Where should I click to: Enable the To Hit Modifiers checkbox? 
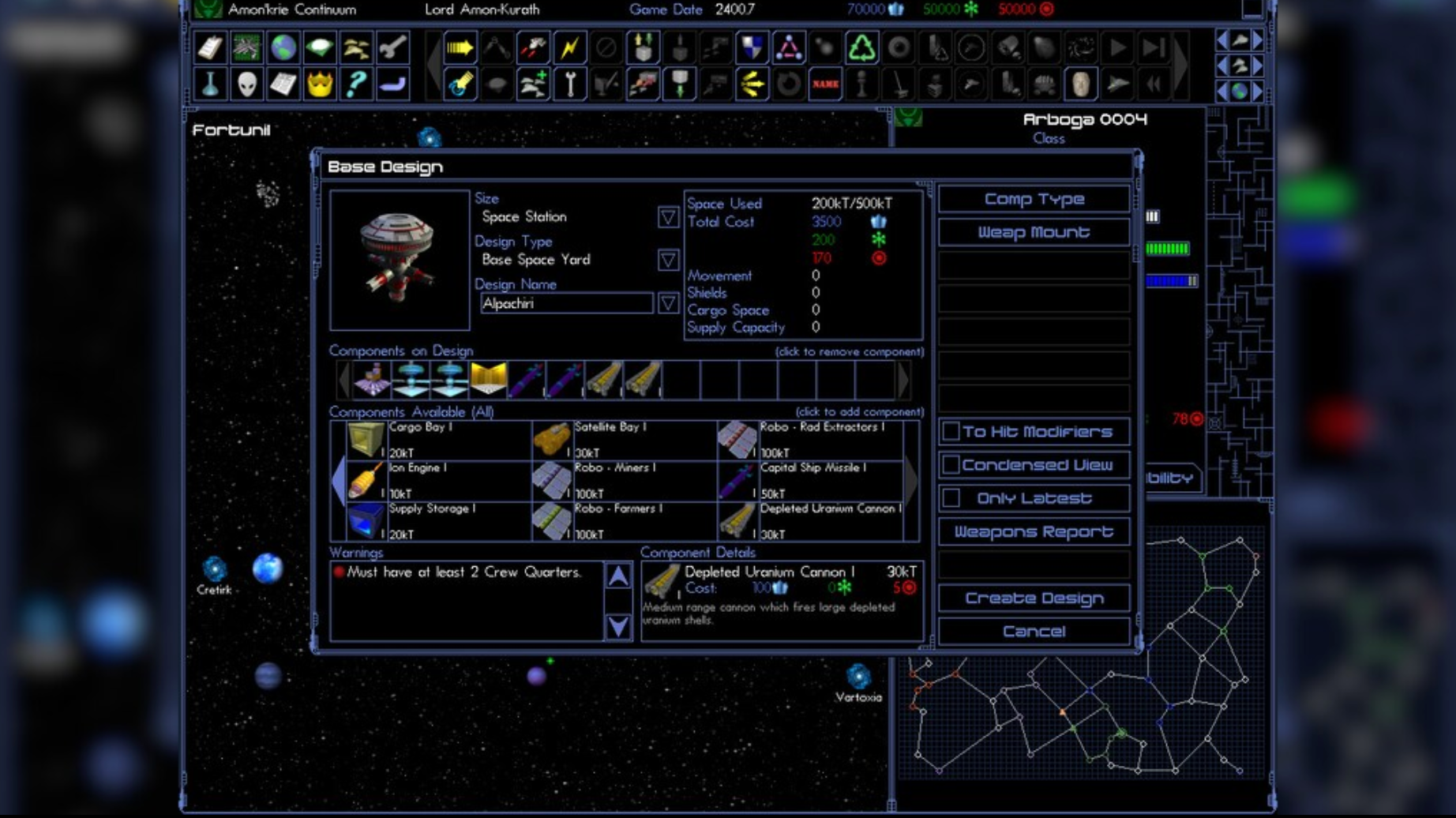pos(951,431)
